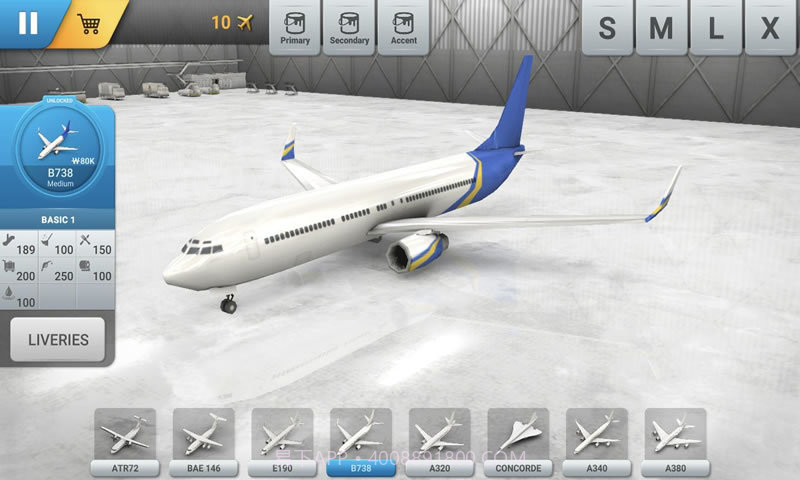Pause the game
This screenshot has width=800, height=480.
[27, 22]
